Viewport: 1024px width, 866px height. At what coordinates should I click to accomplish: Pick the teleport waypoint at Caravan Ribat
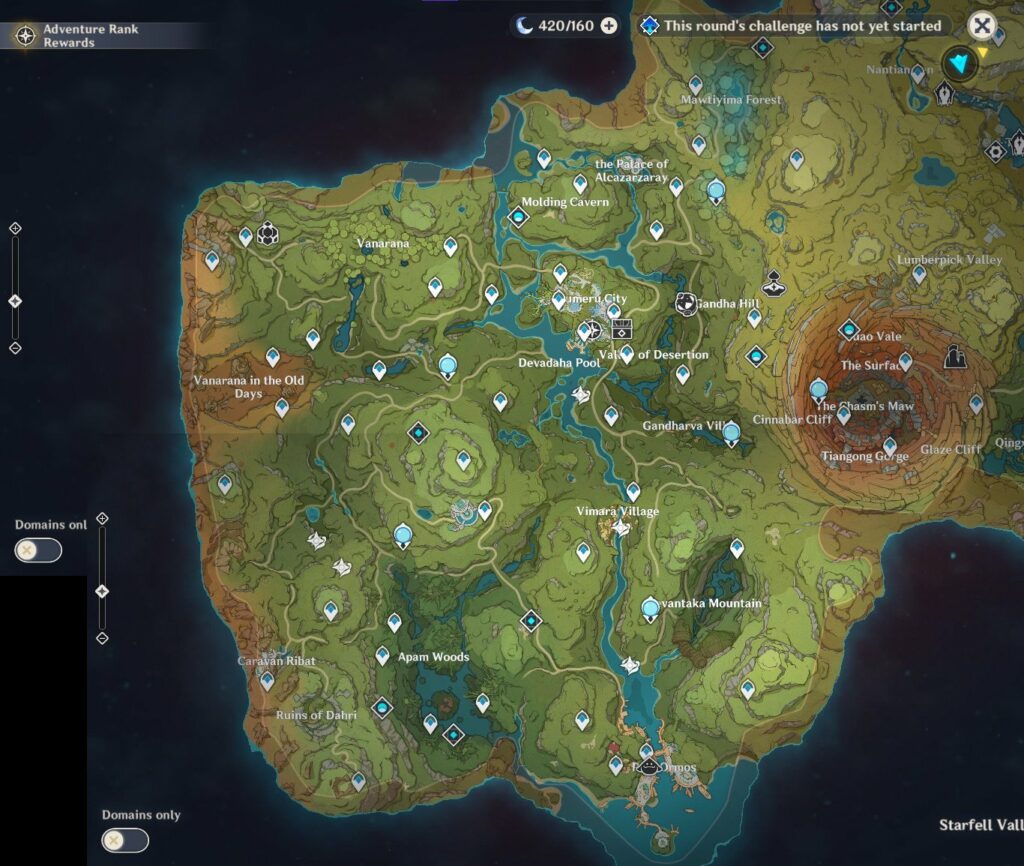[267, 680]
